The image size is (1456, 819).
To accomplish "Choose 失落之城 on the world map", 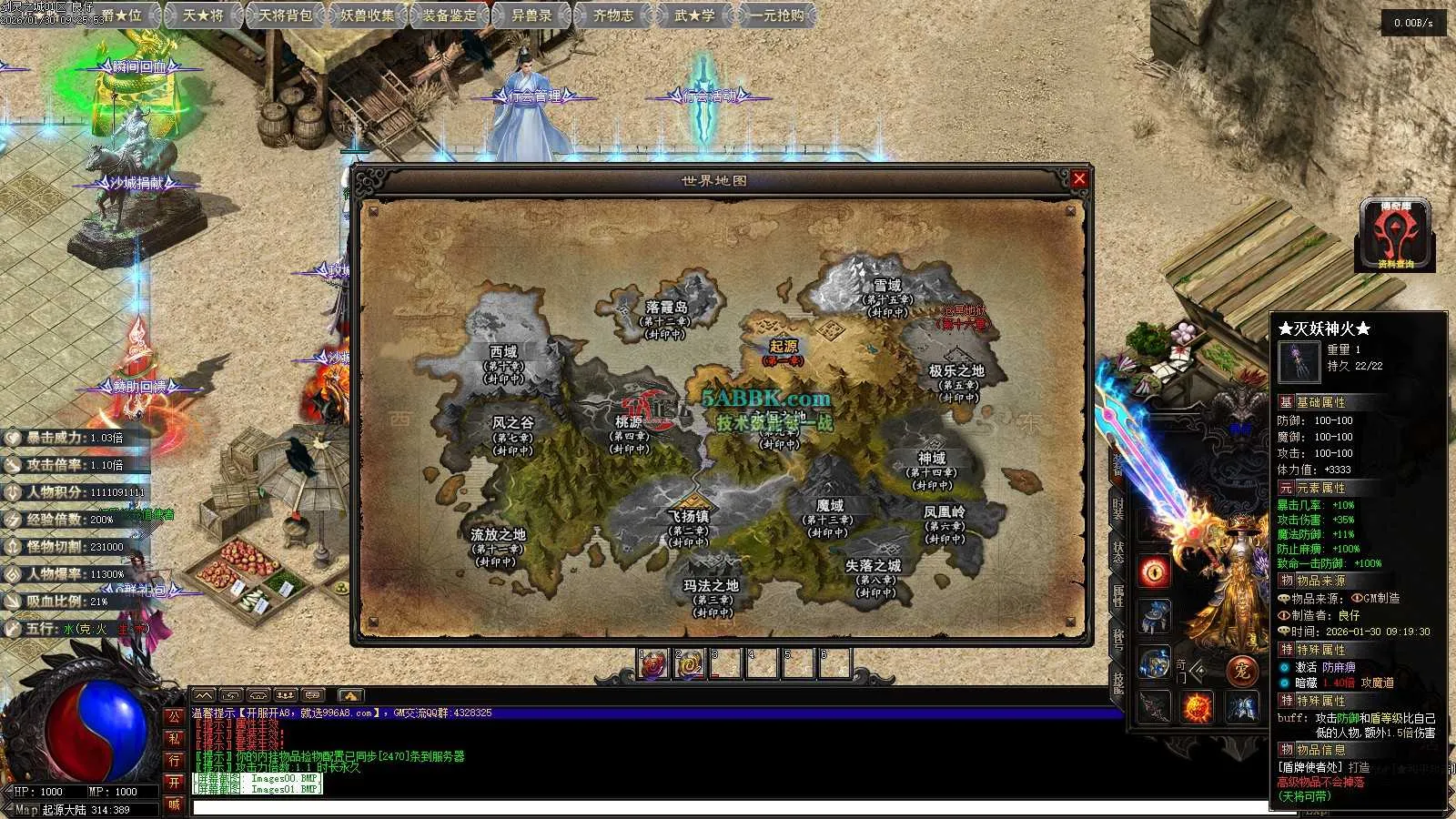I will tap(873, 566).
